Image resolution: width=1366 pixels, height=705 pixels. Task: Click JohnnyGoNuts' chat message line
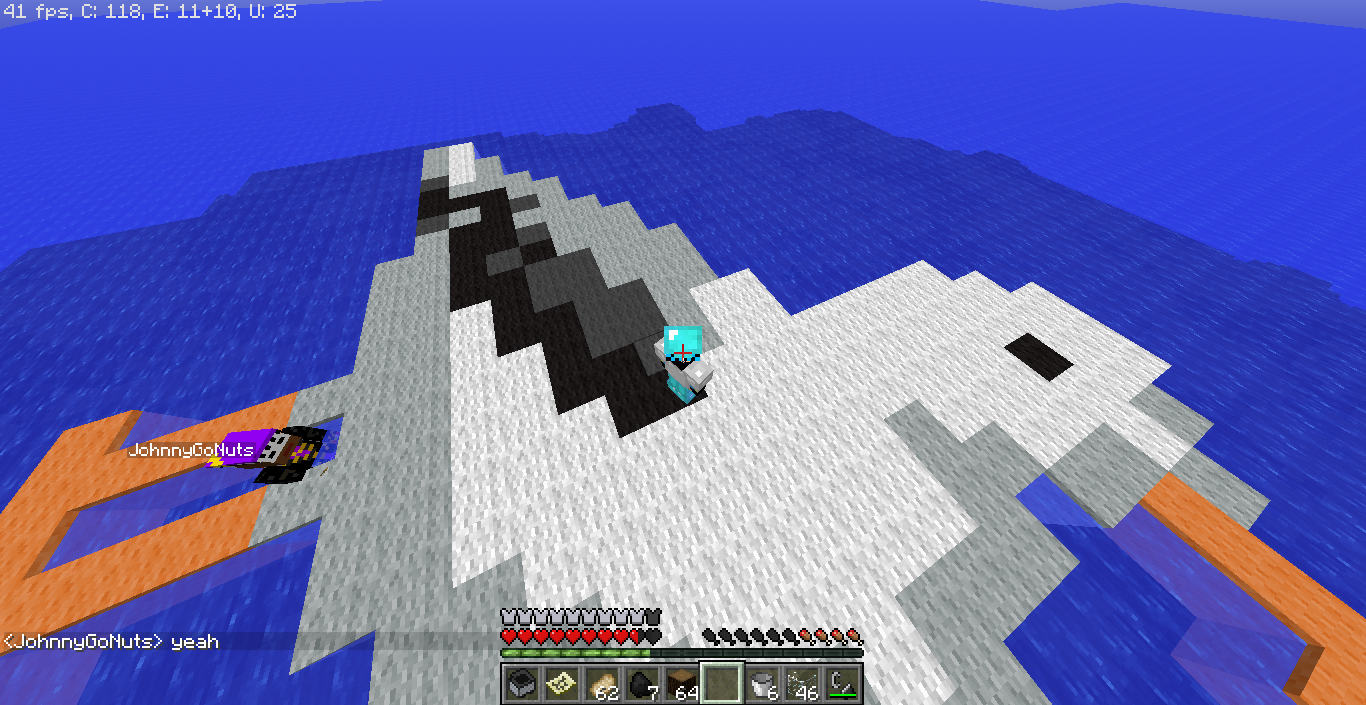point(112,641)
